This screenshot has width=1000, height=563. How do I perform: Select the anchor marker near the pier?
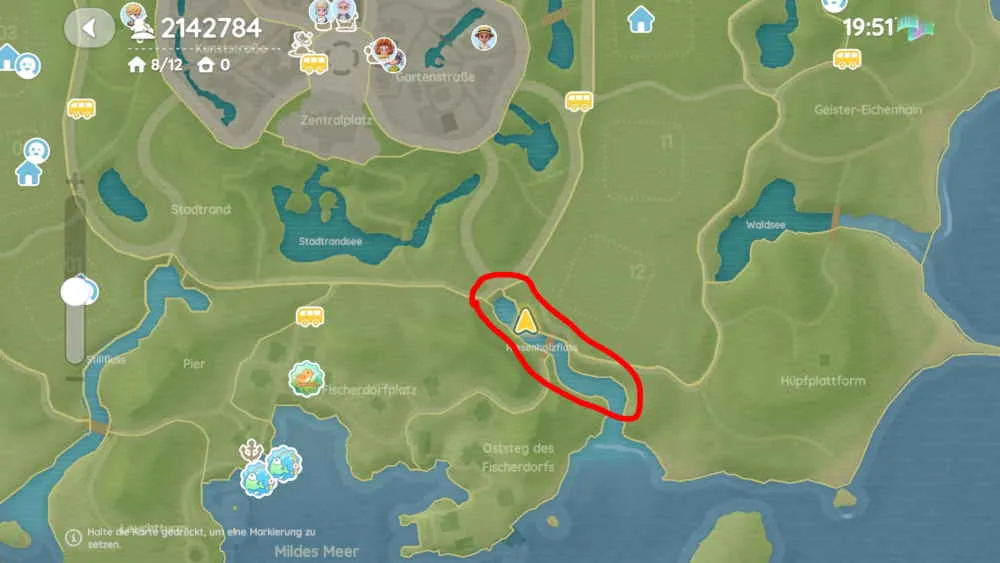(x=250, y=448)
